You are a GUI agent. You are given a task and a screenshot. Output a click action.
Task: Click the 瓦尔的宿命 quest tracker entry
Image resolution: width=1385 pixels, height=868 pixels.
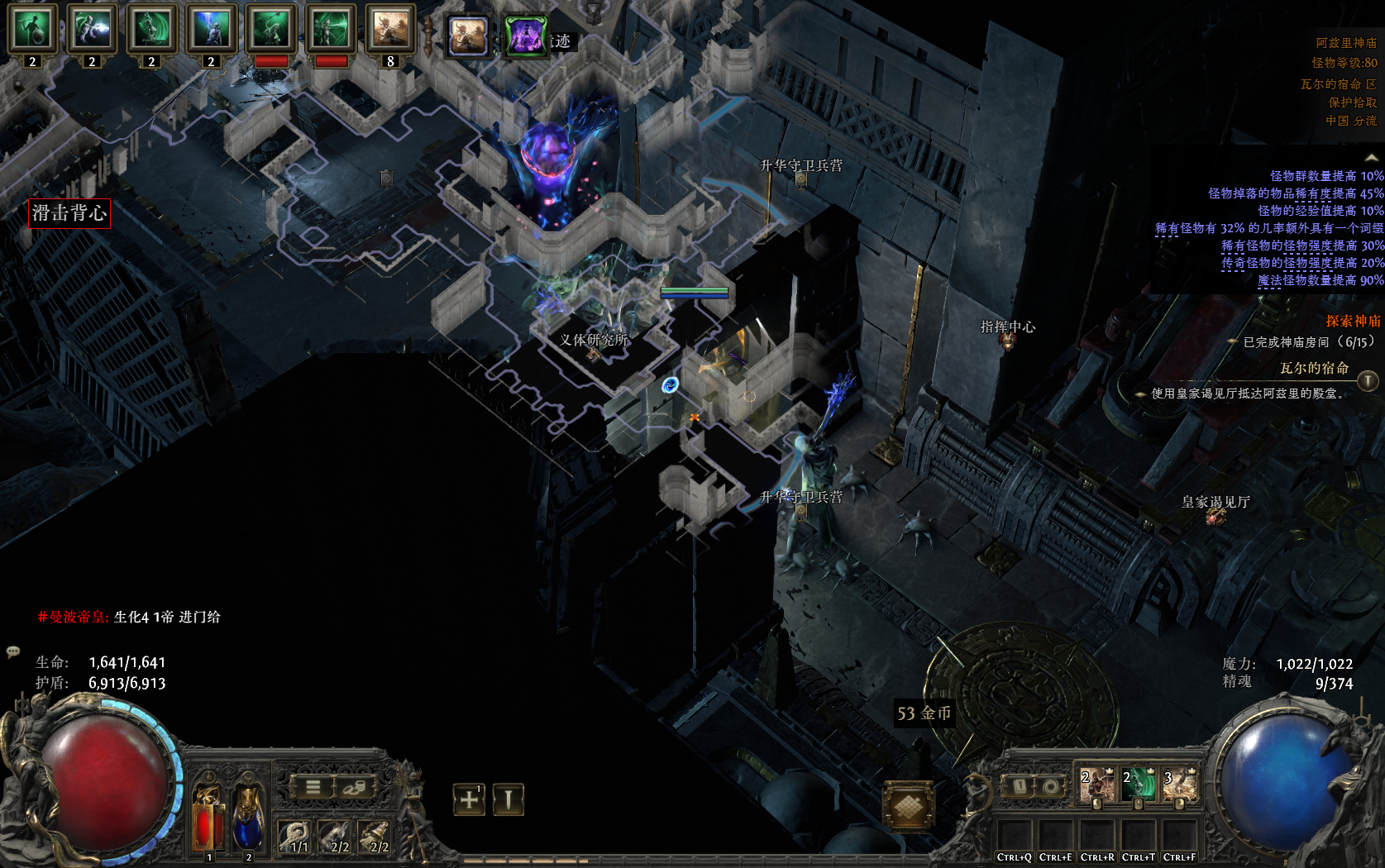pos(1314,368)
